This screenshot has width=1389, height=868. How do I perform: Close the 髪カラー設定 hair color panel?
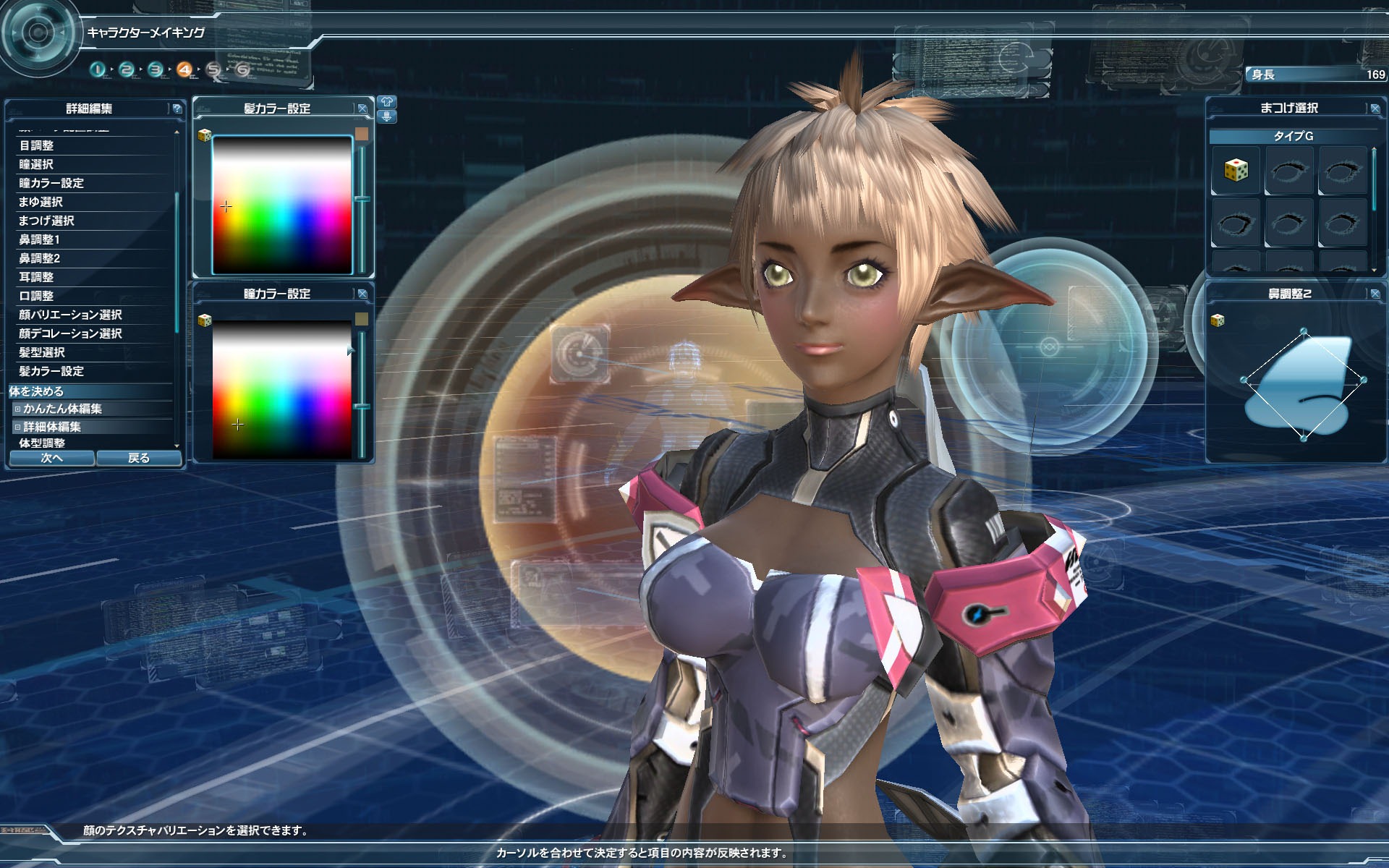tap(362, 109)
